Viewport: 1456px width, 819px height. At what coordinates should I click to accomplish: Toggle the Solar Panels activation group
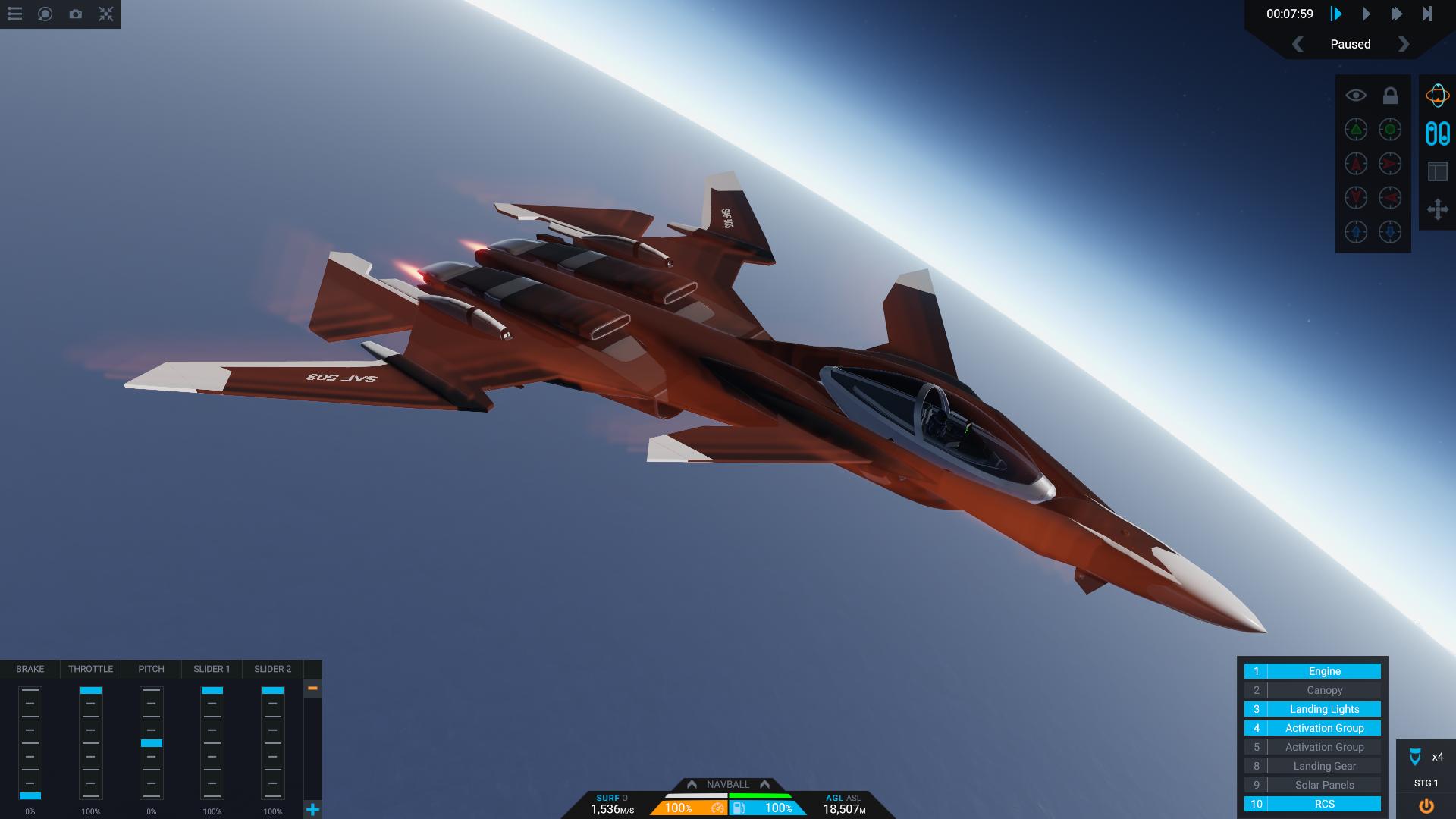point(1324,785)
